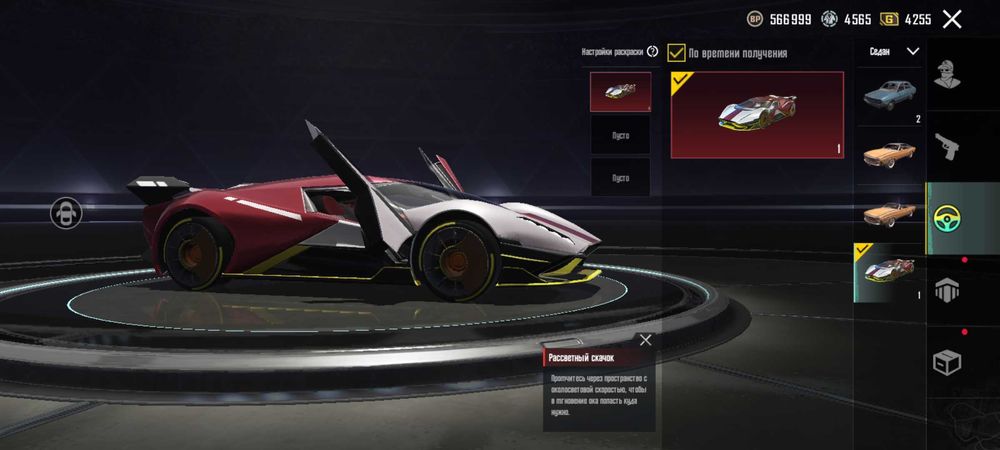
Task: Open the box crate tab
Action: (x=947, y=362)
